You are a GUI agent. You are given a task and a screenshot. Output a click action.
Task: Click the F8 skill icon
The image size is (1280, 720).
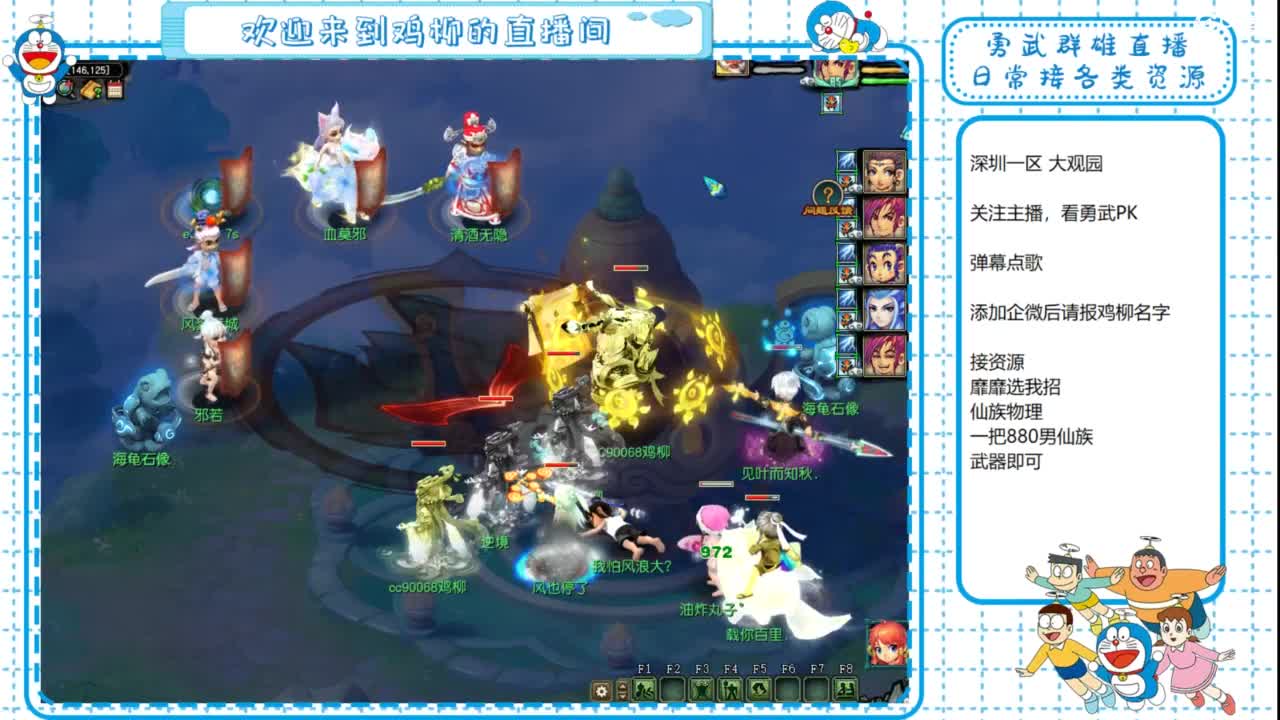[845, 689]
